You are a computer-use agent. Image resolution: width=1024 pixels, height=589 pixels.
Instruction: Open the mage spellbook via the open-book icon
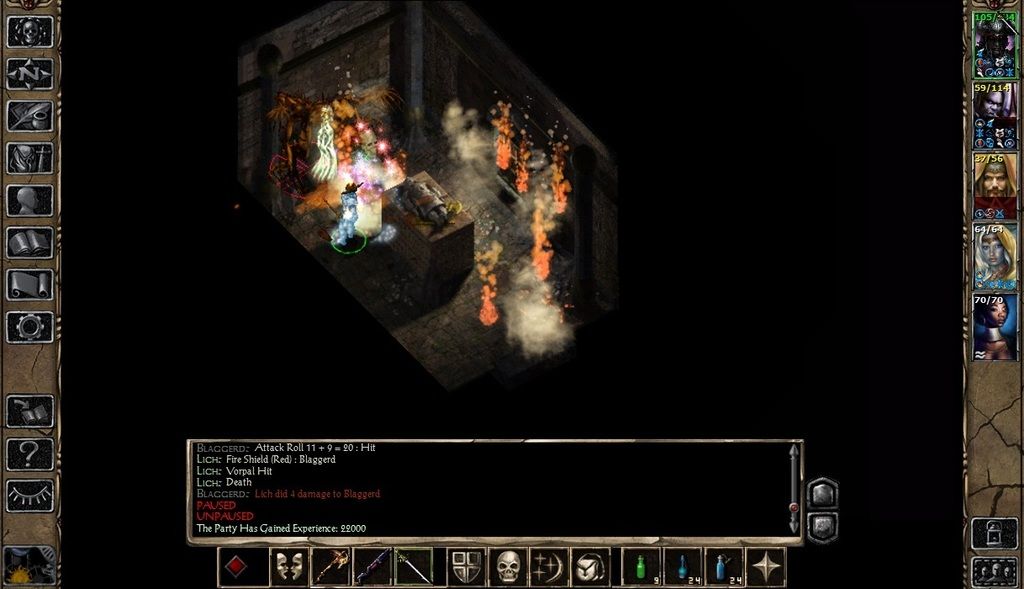pos(30,242)
